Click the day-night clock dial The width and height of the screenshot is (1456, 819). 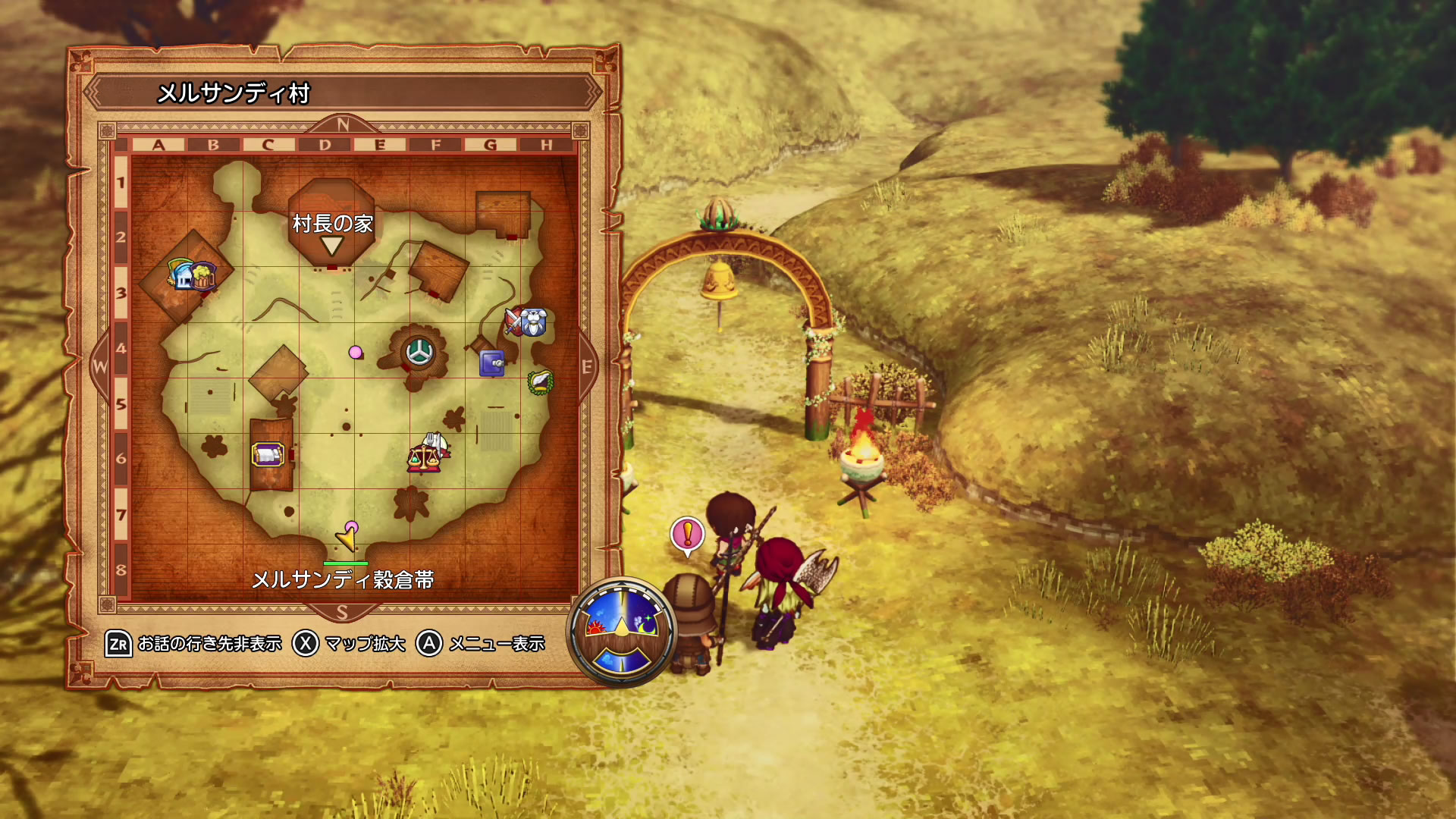click(x=622, y=632)
